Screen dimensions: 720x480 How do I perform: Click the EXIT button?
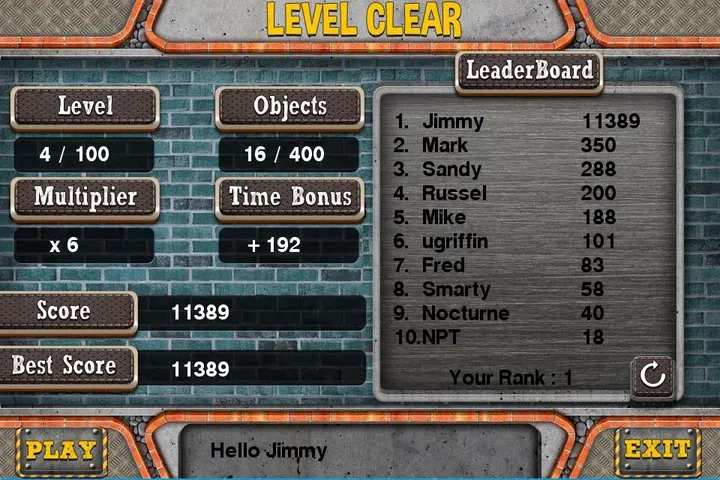click(657, 450)
